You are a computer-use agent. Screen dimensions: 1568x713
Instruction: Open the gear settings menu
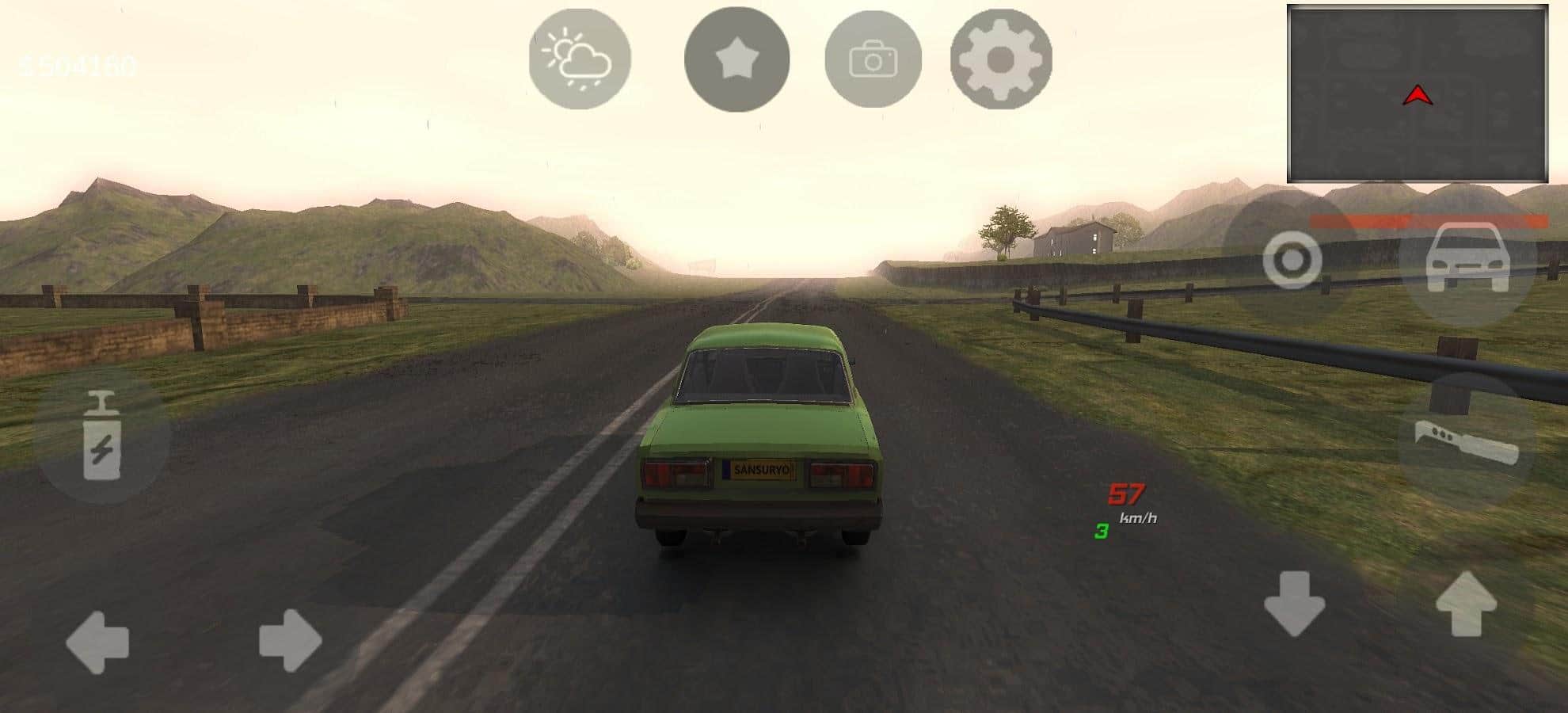click(1001, 59)
